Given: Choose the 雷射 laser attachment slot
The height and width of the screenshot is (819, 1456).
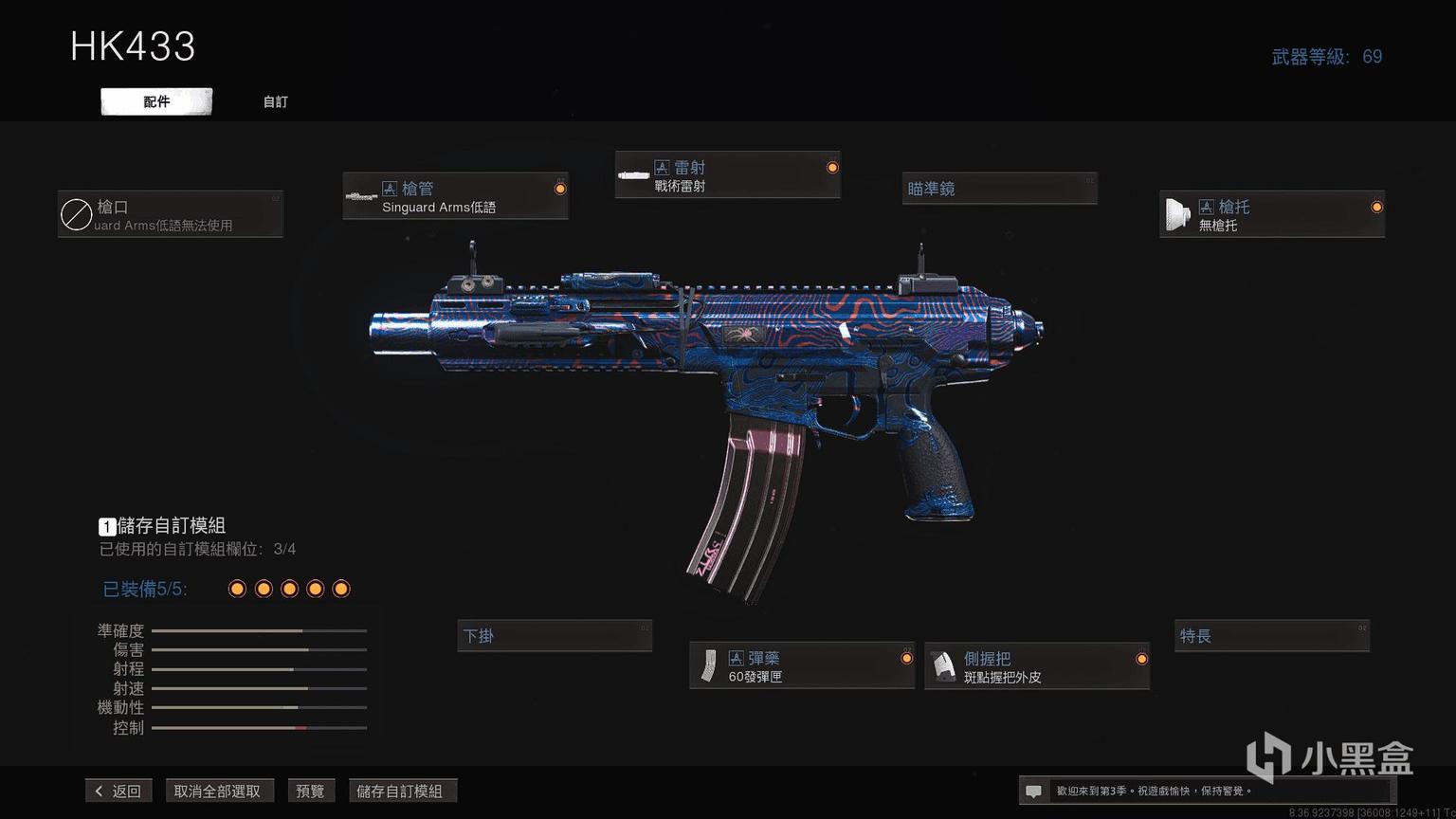Looking at the screenshot, I should point(727,175).
